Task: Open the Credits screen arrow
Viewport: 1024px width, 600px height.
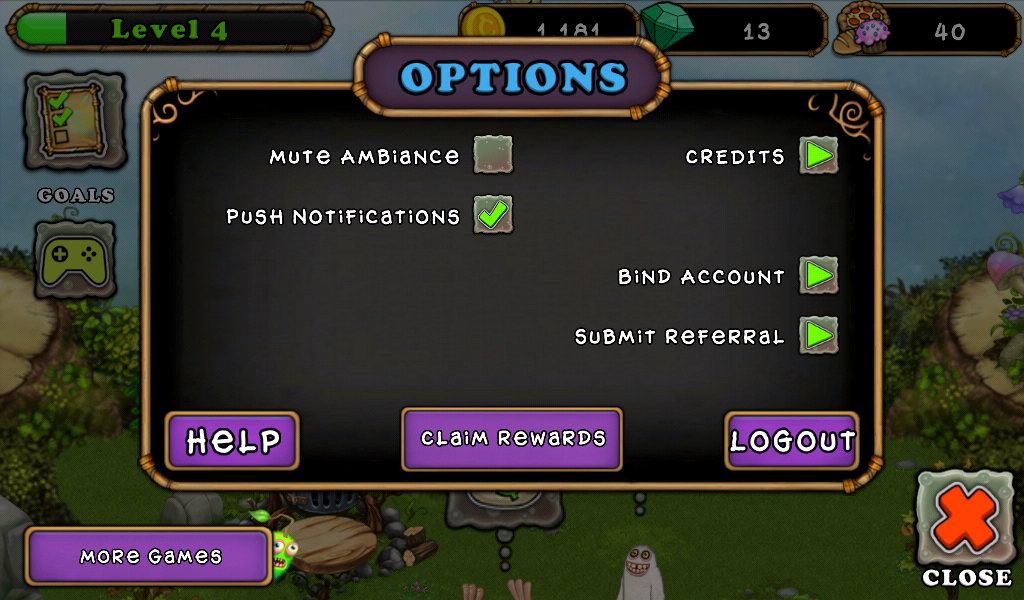Action: 818,155
